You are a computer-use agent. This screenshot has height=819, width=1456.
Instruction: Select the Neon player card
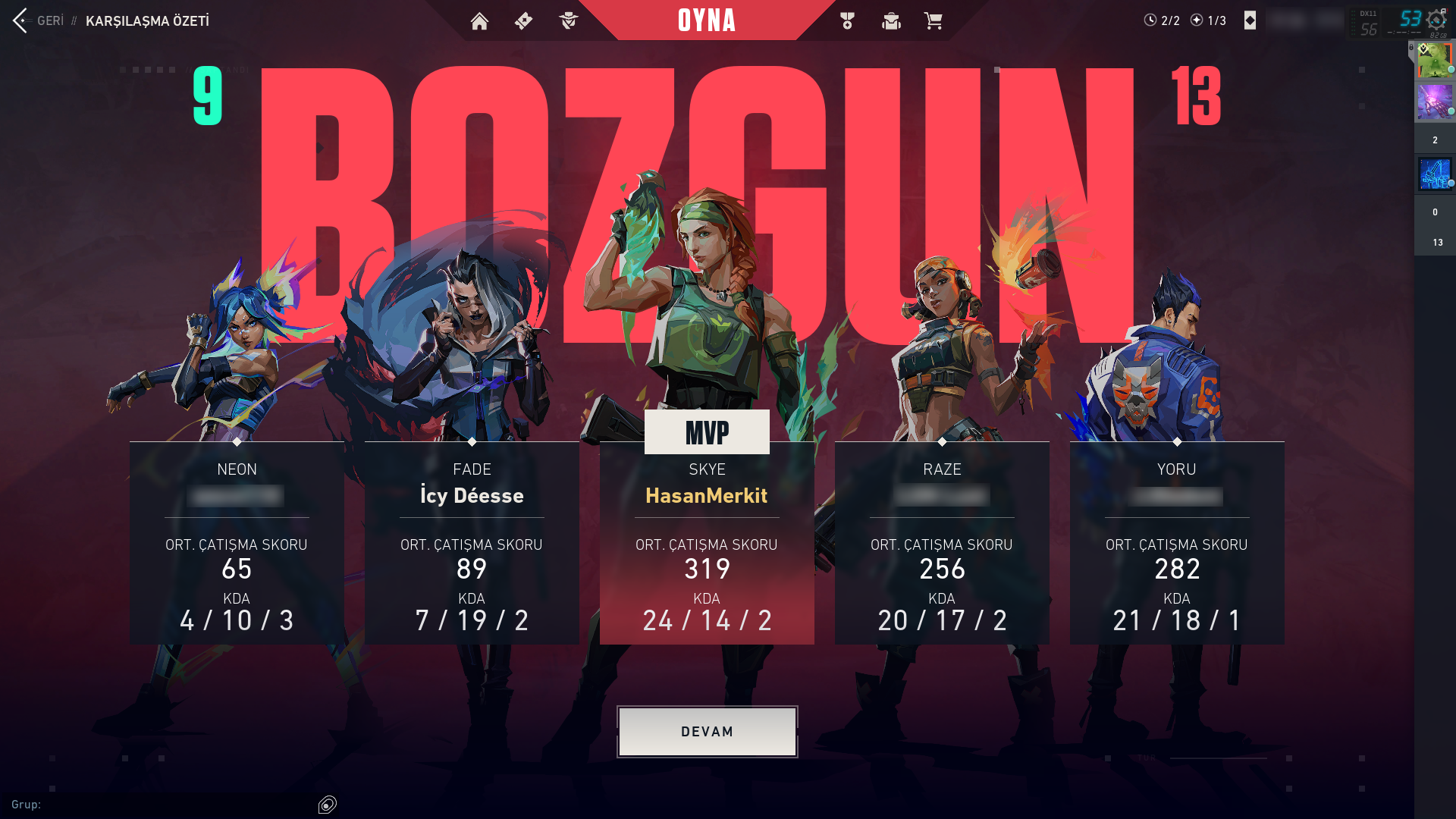(x=237, y=543)
